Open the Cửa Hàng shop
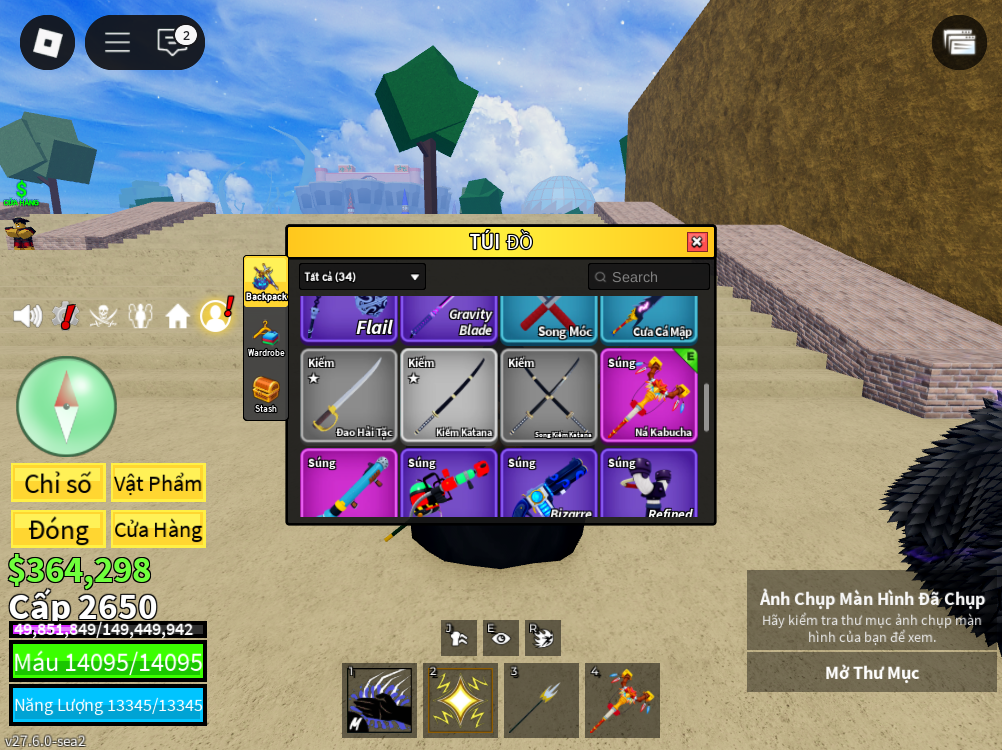 (158, 529)
